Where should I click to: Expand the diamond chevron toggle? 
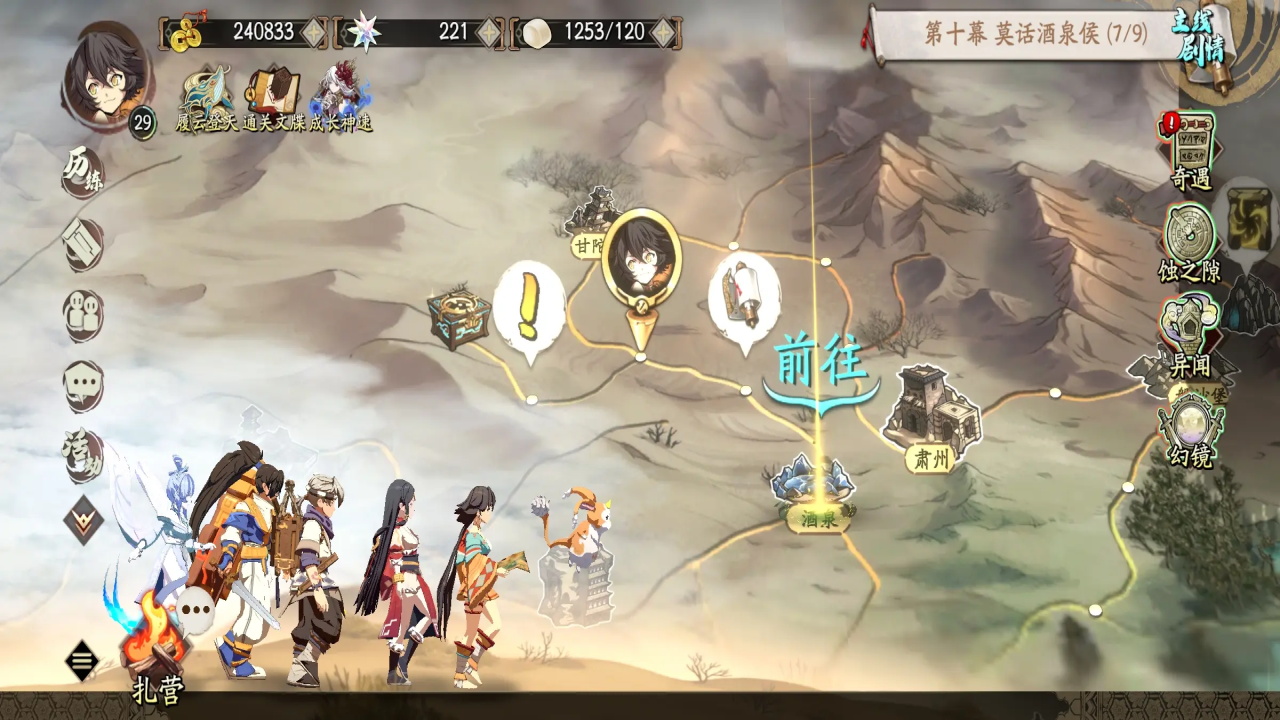[x=84, y=520]
